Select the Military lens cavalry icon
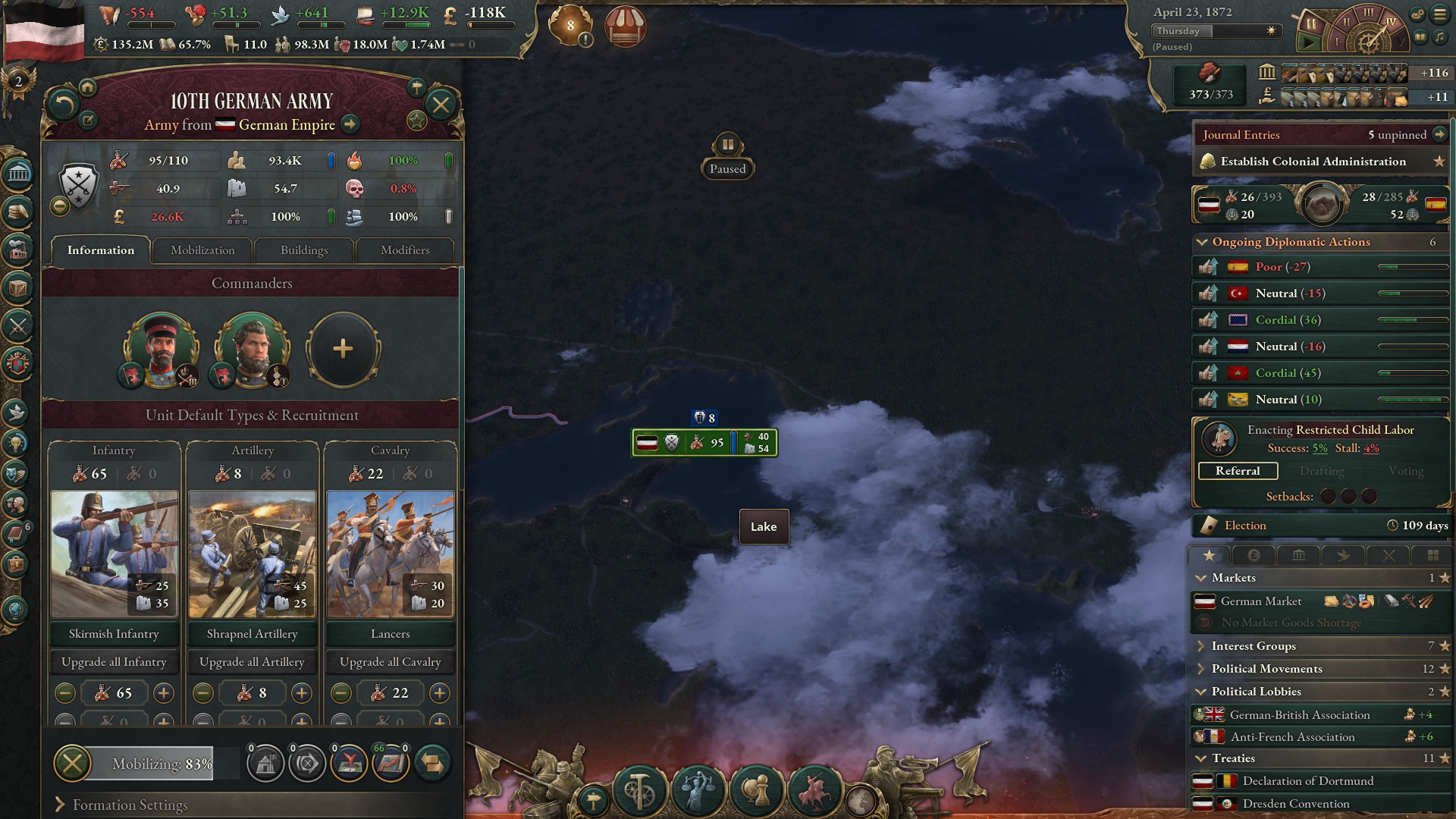The width and height of the screenshot is (1456, 819). coord(814,790)
